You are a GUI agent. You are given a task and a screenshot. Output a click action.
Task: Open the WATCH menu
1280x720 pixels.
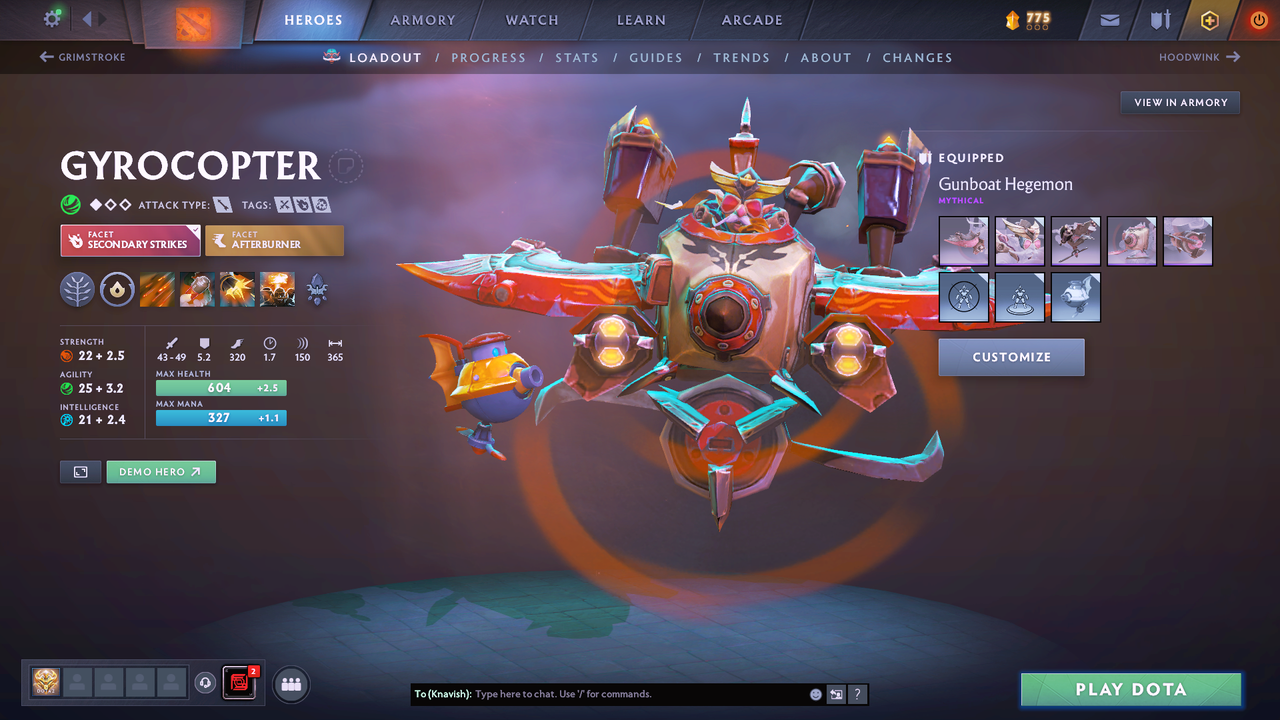point(531,19)
